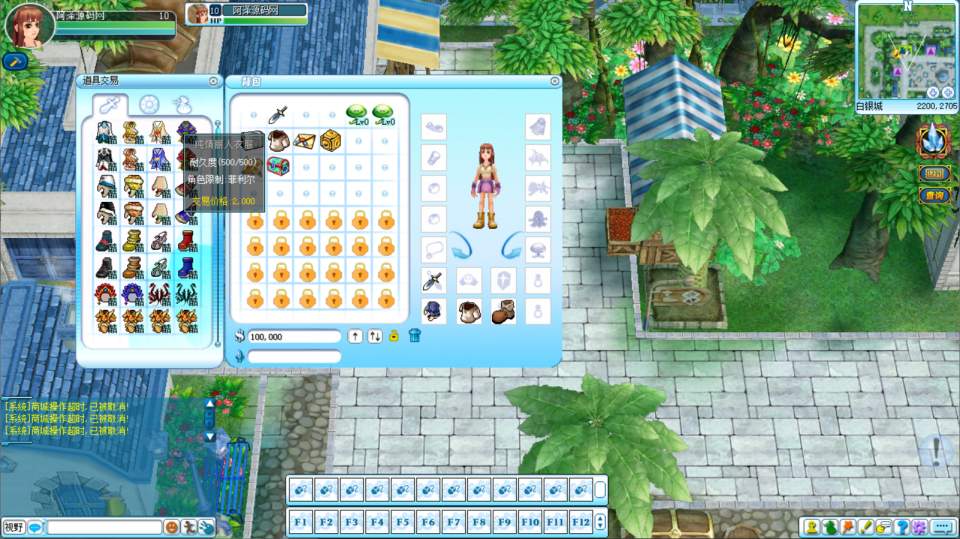Click the single up-arrow button beside gold
This screenshot has width=960, height=539.
click(x=355, y=336)
